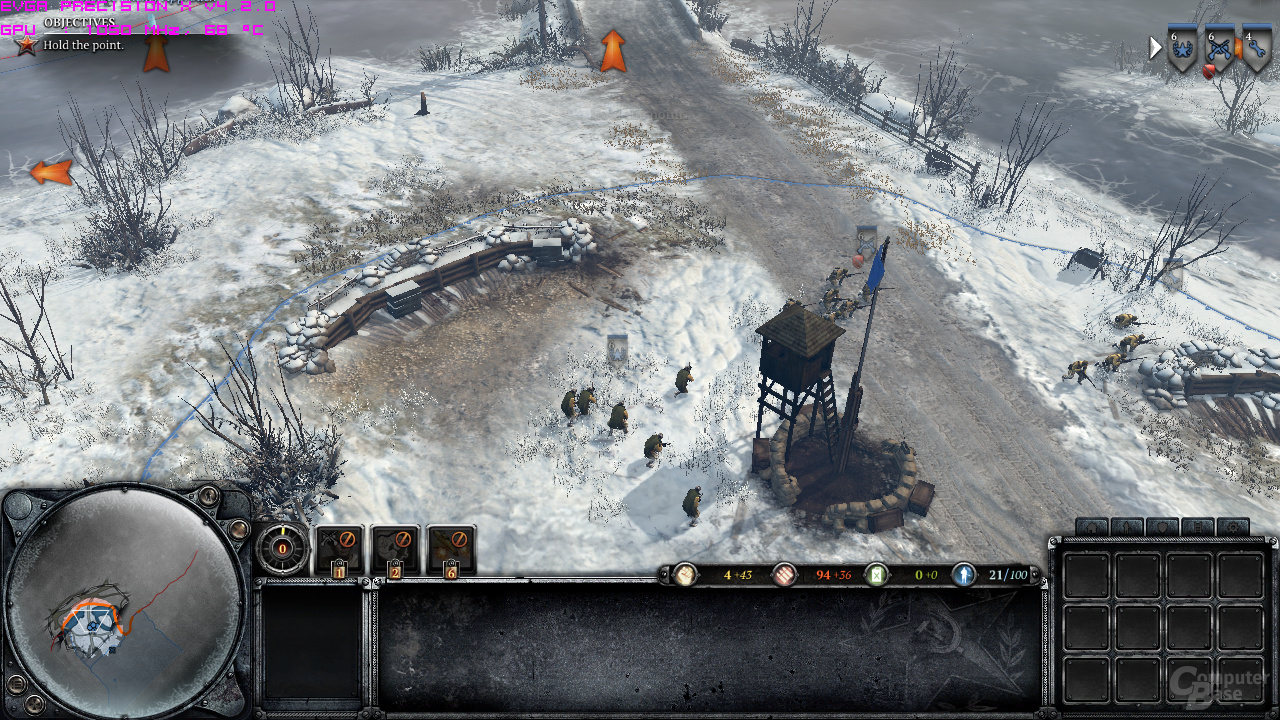This screenshot has height=720, width=1280.
Task: Click the left-pointing orange offscreen arrow indicator
Action: 51,172
